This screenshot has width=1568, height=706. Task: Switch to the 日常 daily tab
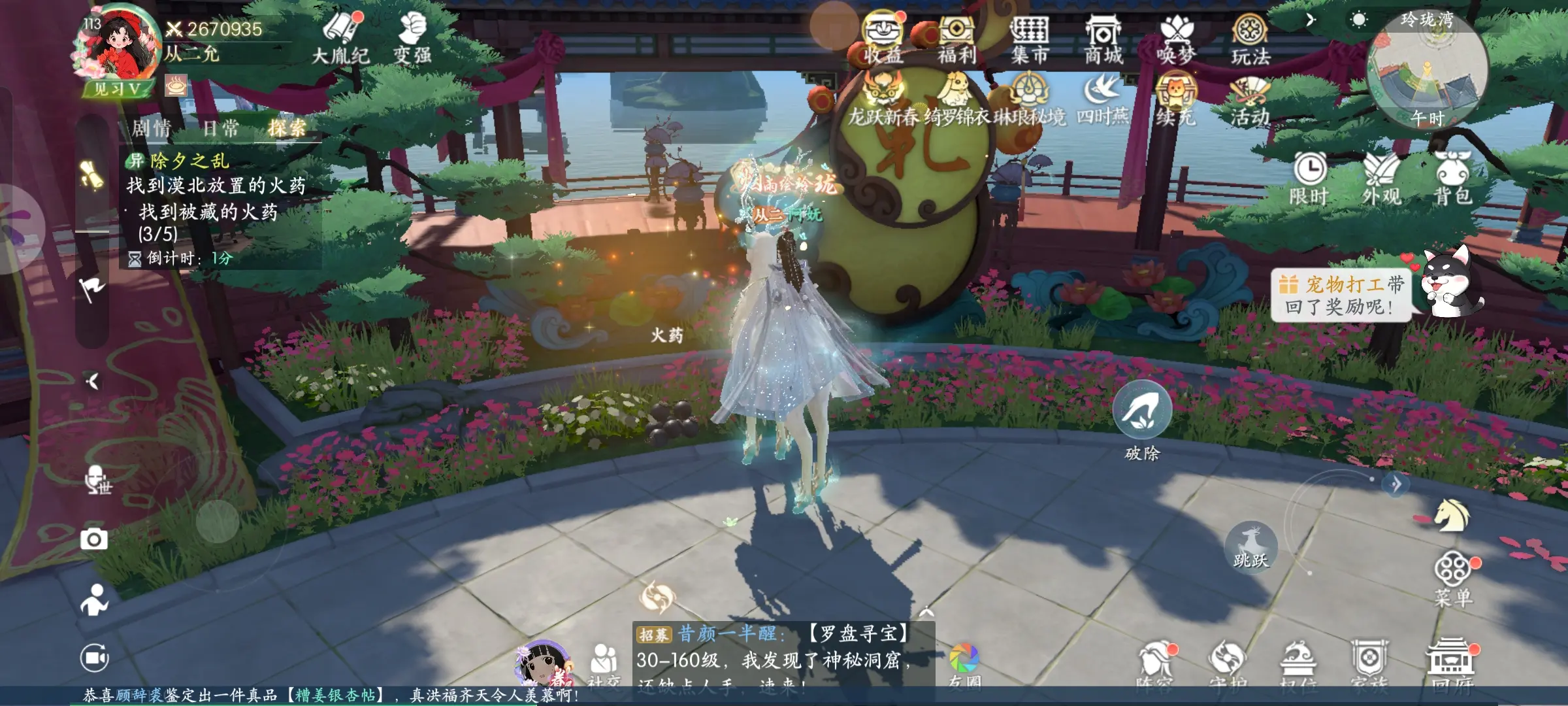tap(221, 128)
